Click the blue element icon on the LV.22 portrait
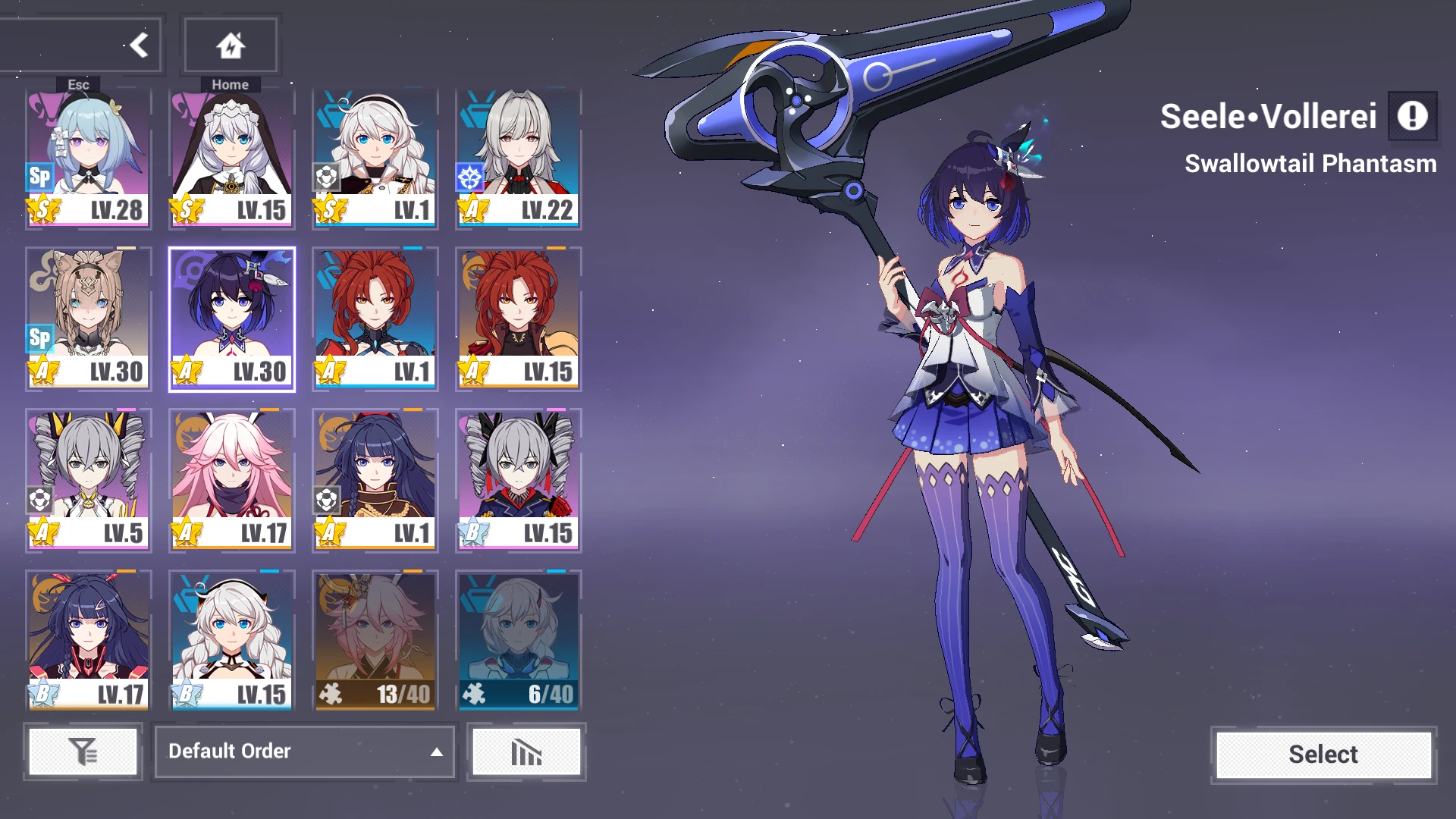This screenshot has height=819, width=1456. [x=469, y=176]
